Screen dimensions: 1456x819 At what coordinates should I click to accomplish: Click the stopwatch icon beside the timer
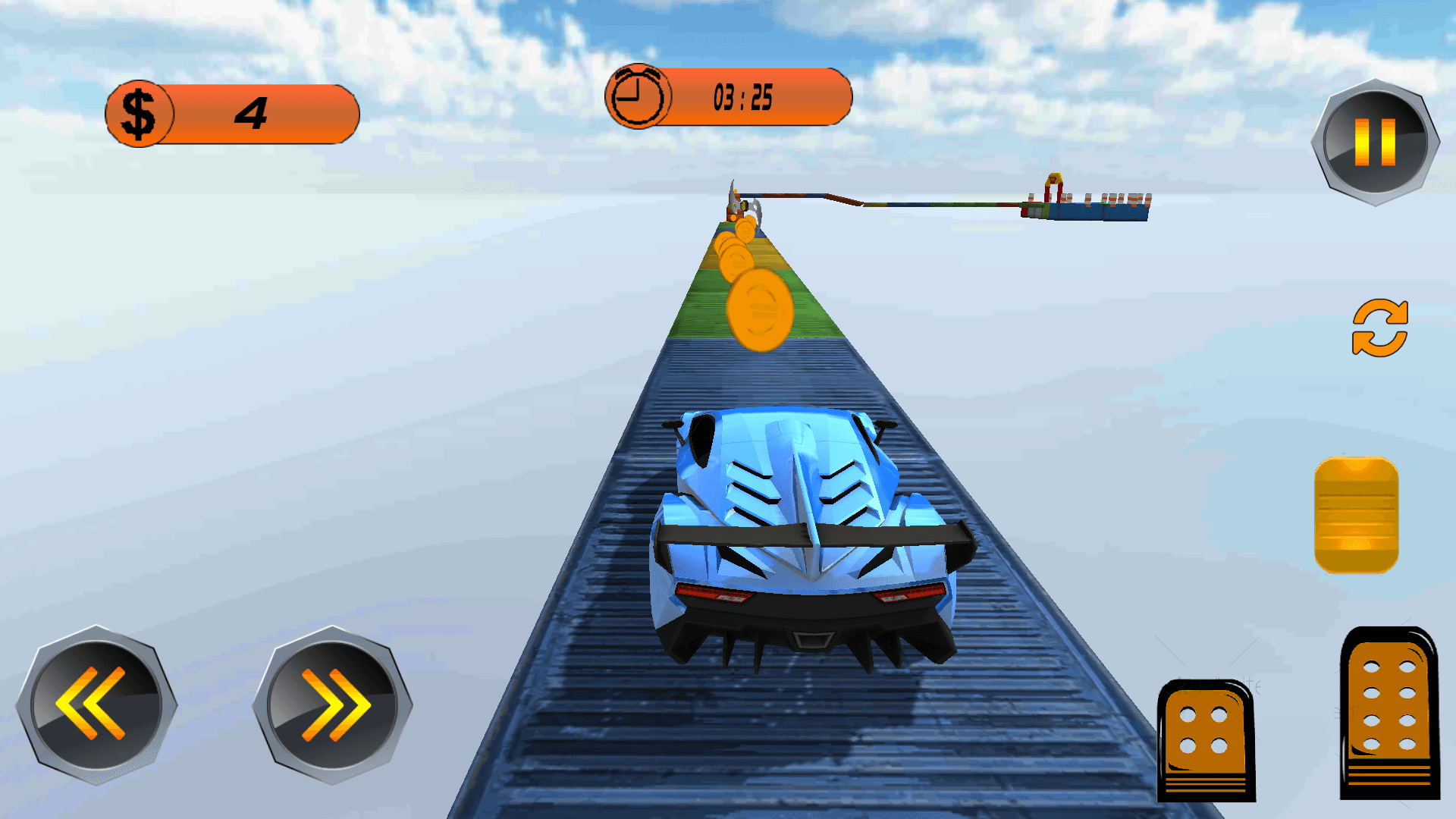(639, 96)
